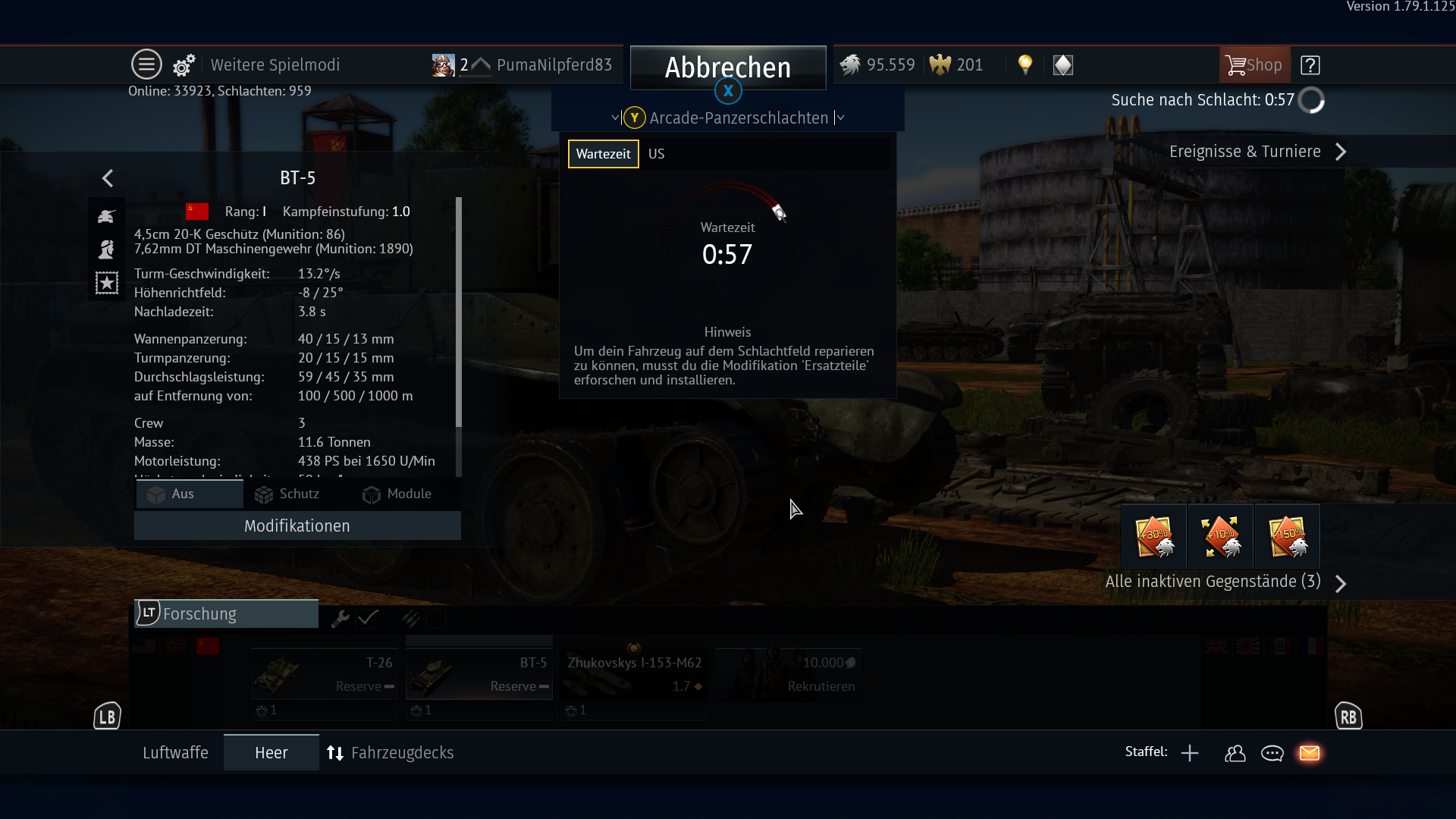The width and height of the screenshot is (1456, 819).
Task: Open the hamburger main menu
Action: click(x=146, y=64)
